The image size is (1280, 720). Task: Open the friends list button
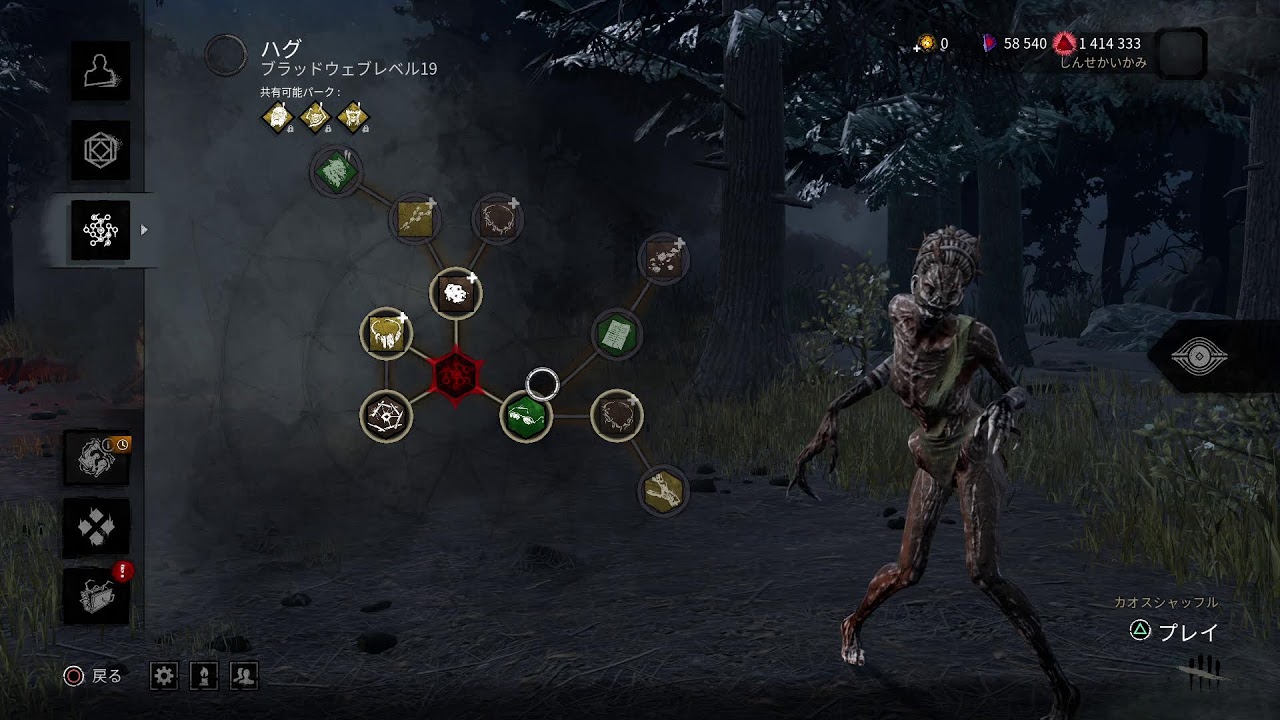[244, 676]
